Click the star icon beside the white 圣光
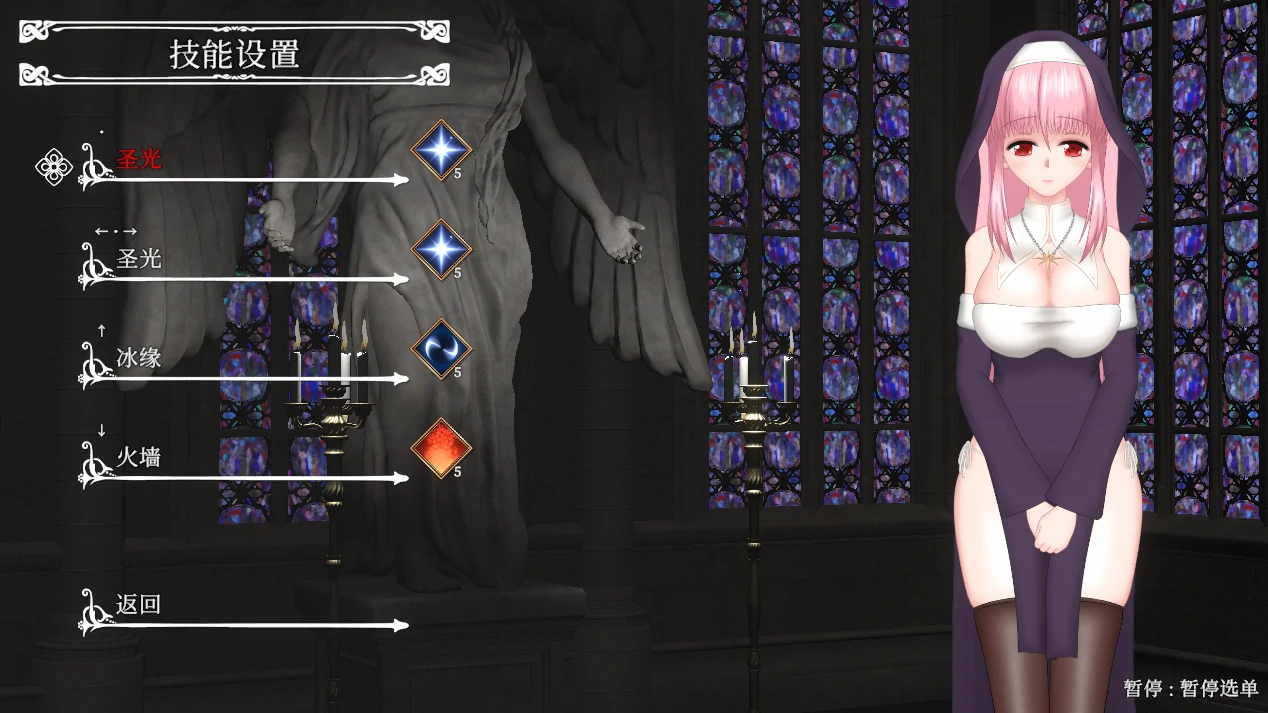The width and height of the screenshot is (1268, 713). (441, 249)
